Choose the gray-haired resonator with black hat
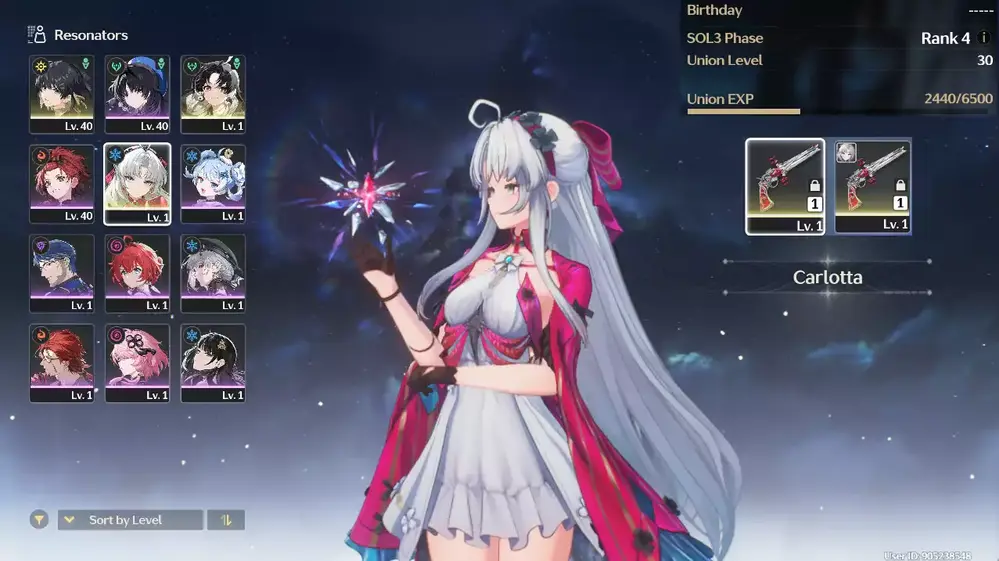Screen dimensions: 999x561 212,273
